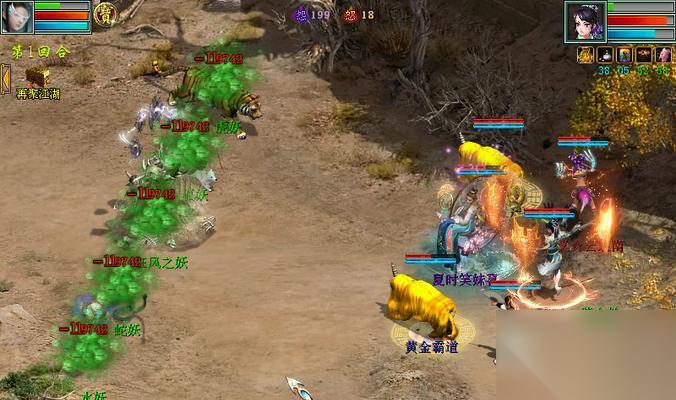Open the 再聚江湖 treasure chest
The height and width of the screenshot is (400, 676).
pyautogui.click(x=37, y=76)
